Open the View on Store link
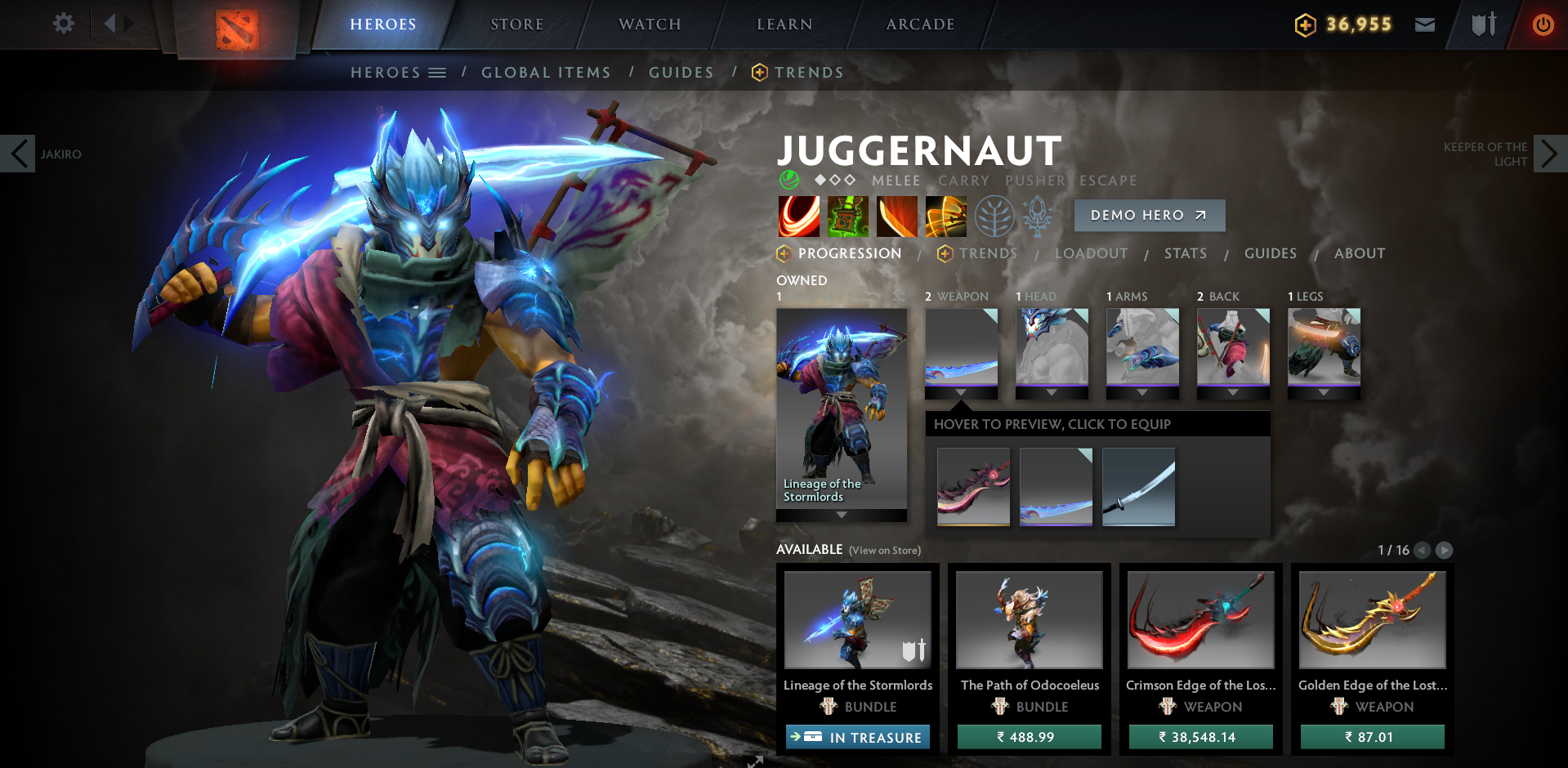 [884, 551]
